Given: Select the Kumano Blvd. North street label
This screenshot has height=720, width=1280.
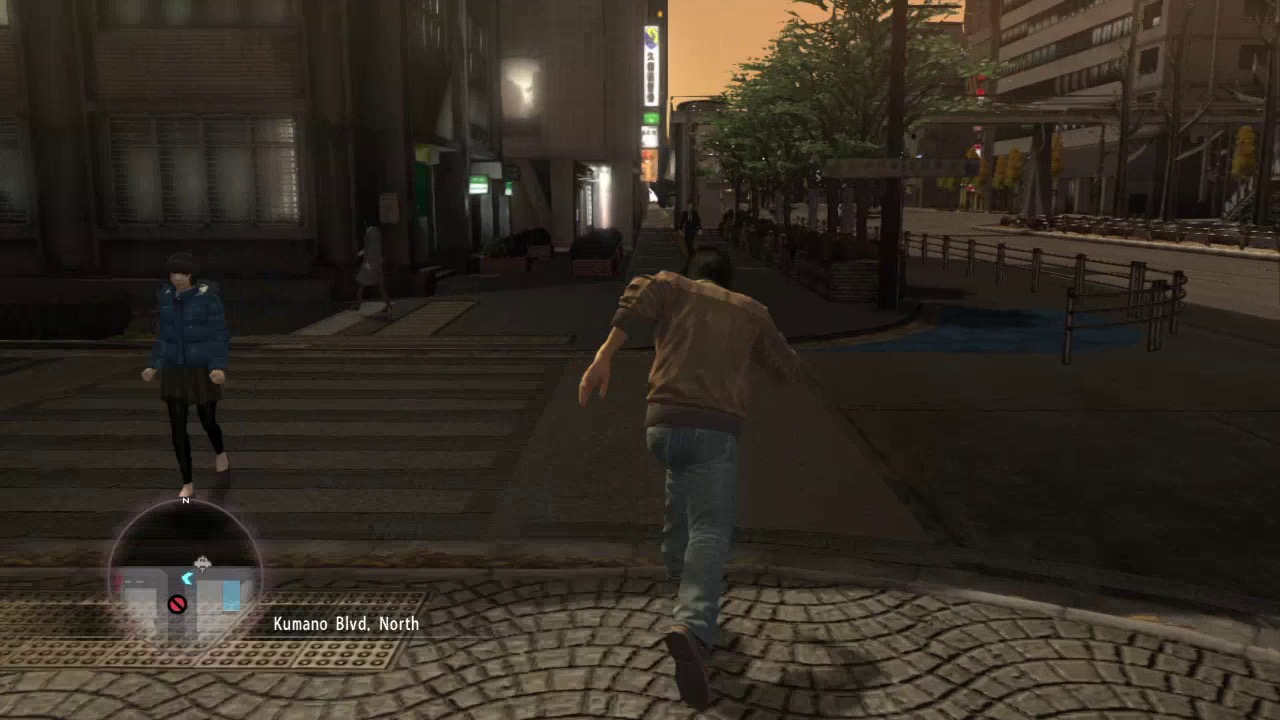Looking at the screenshot, I should tap(345, 624).
